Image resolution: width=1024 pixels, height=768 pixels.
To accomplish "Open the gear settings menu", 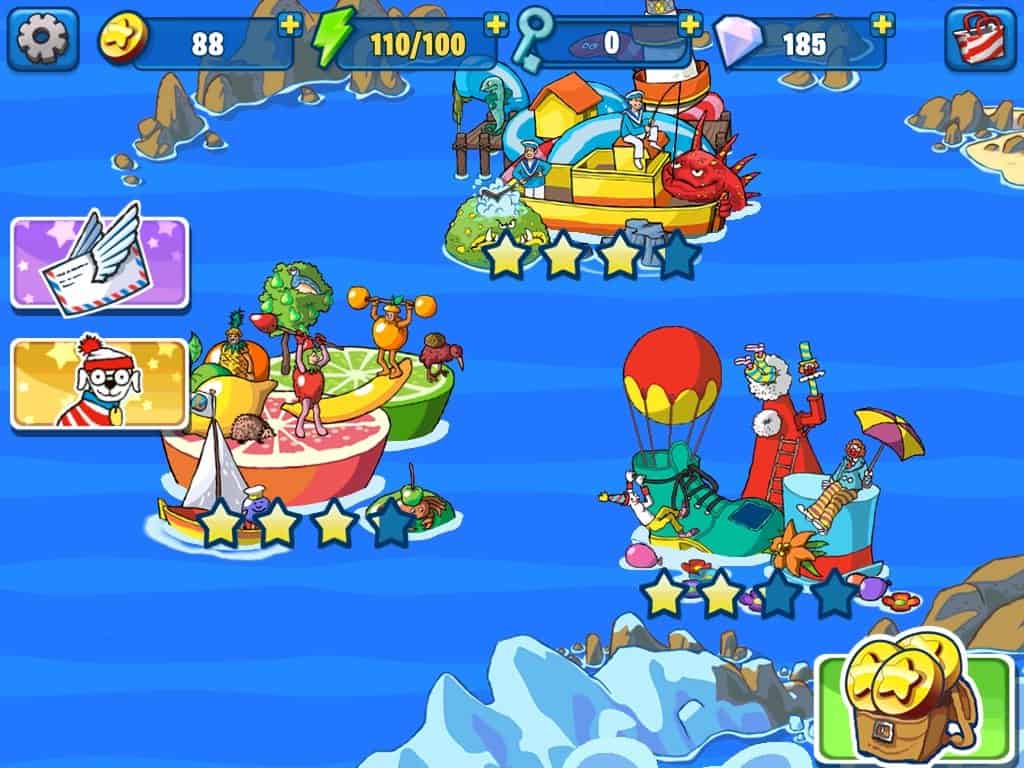I will [x=42, y=39].
